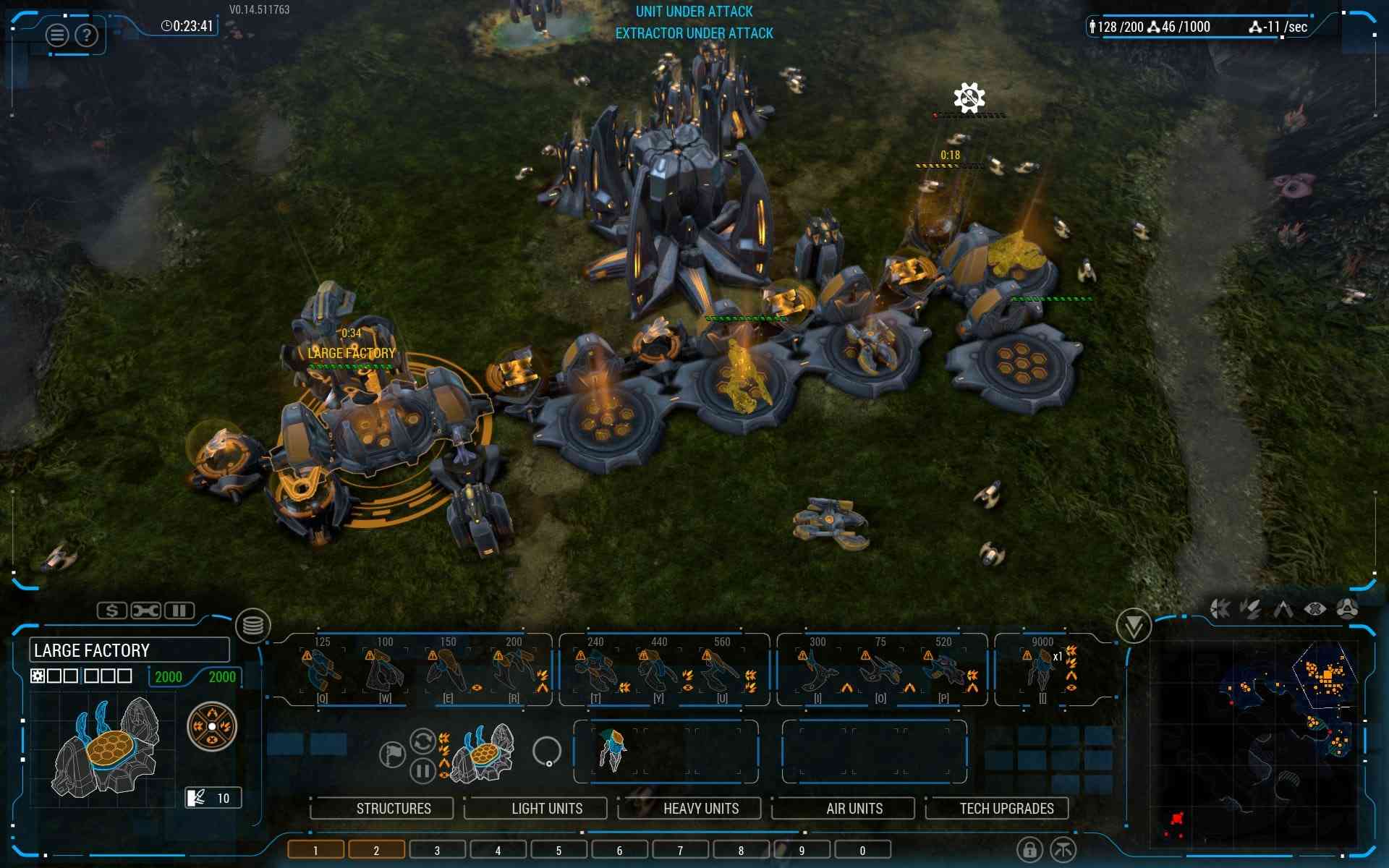This screenshot has width=1389, height=868.
Task: Set the factory rally point flag
Action: tap(392, 754)
